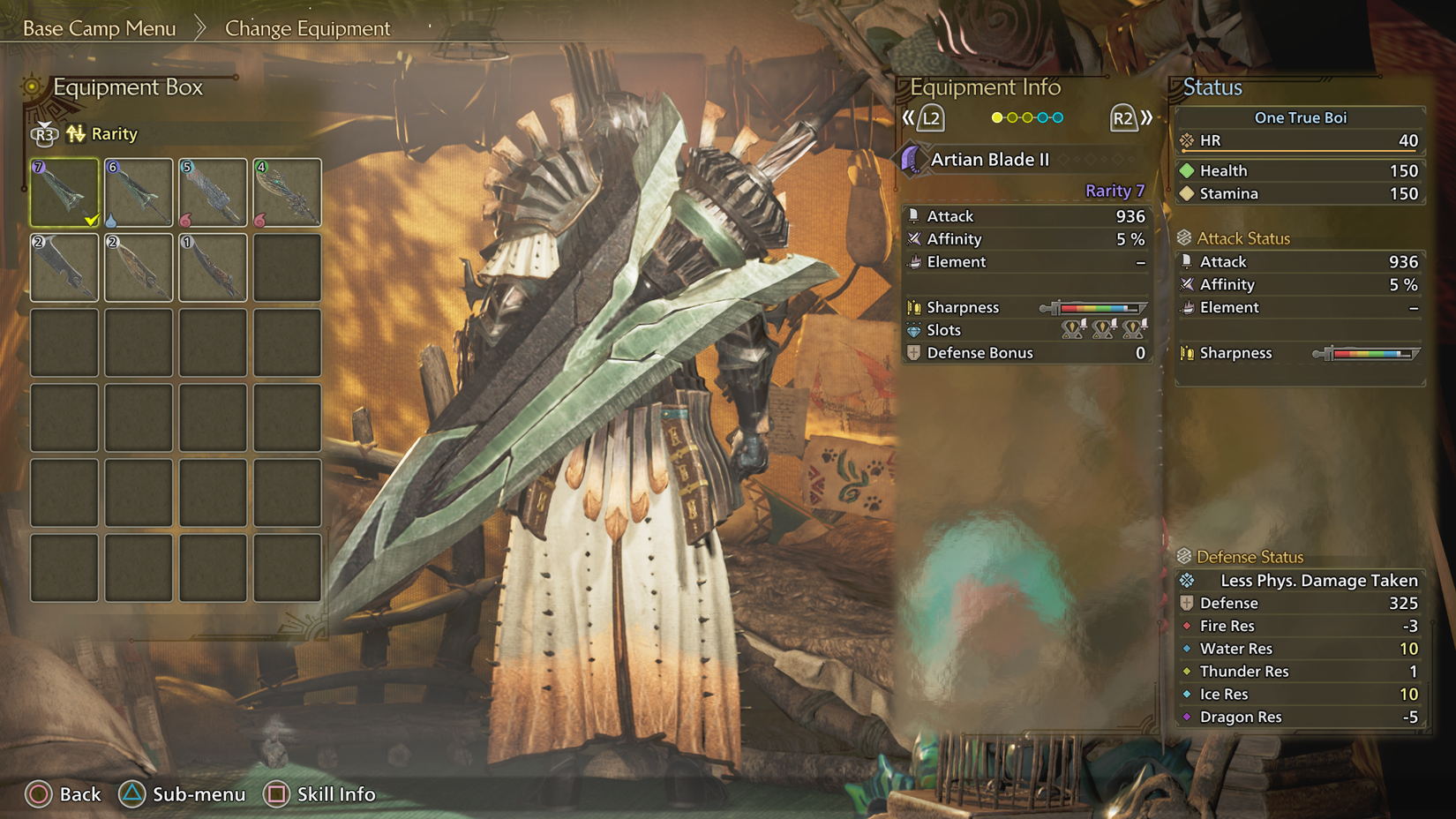1456x819 pixels.
Task: Click the L2 left page arrow
Action: (930, 116)
